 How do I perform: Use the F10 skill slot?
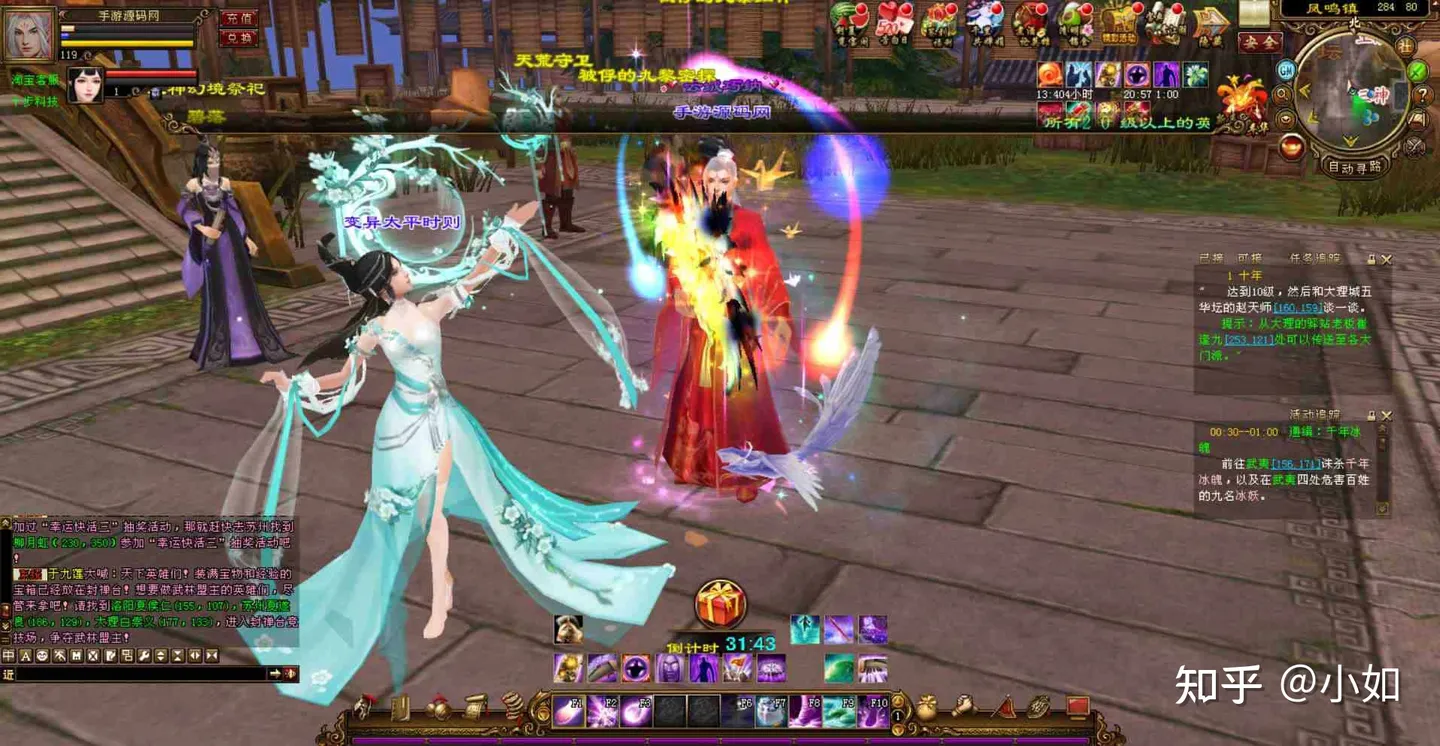[873, 710]
